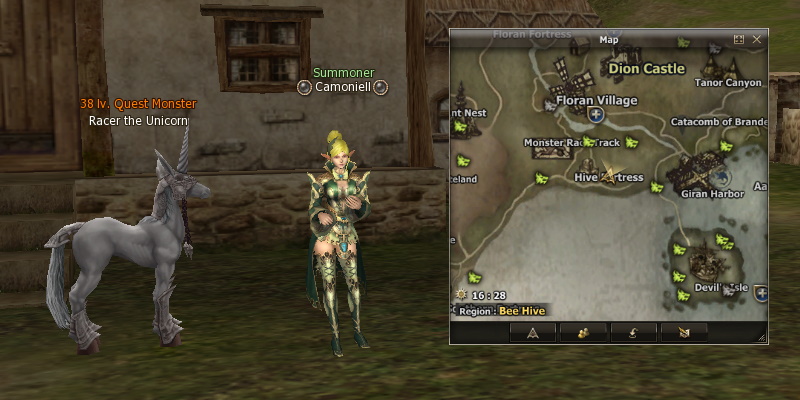Click the rightmost map toolbar button

pos(686,333)
